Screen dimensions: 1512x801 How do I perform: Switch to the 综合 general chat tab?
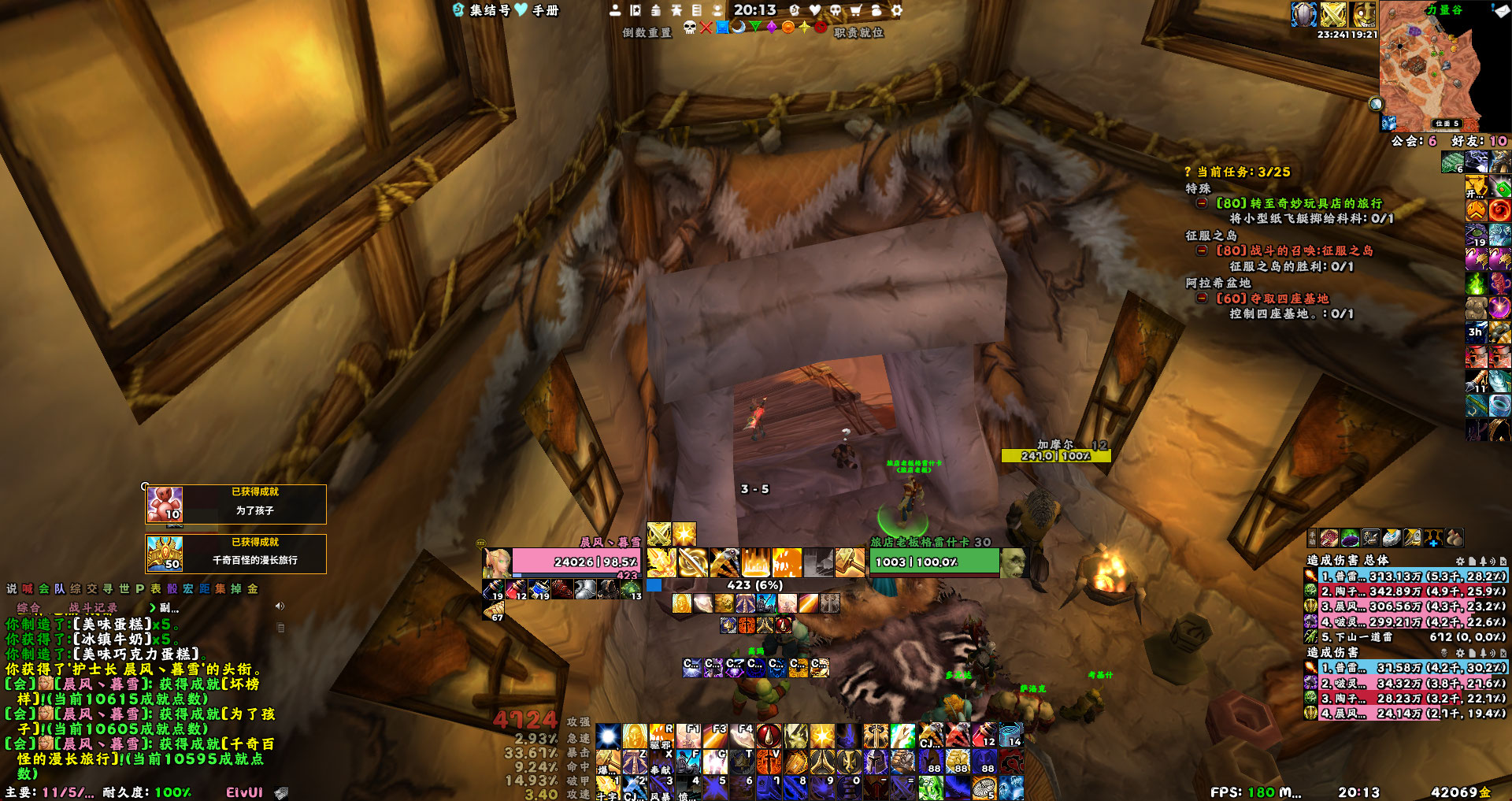pos(29,607)
